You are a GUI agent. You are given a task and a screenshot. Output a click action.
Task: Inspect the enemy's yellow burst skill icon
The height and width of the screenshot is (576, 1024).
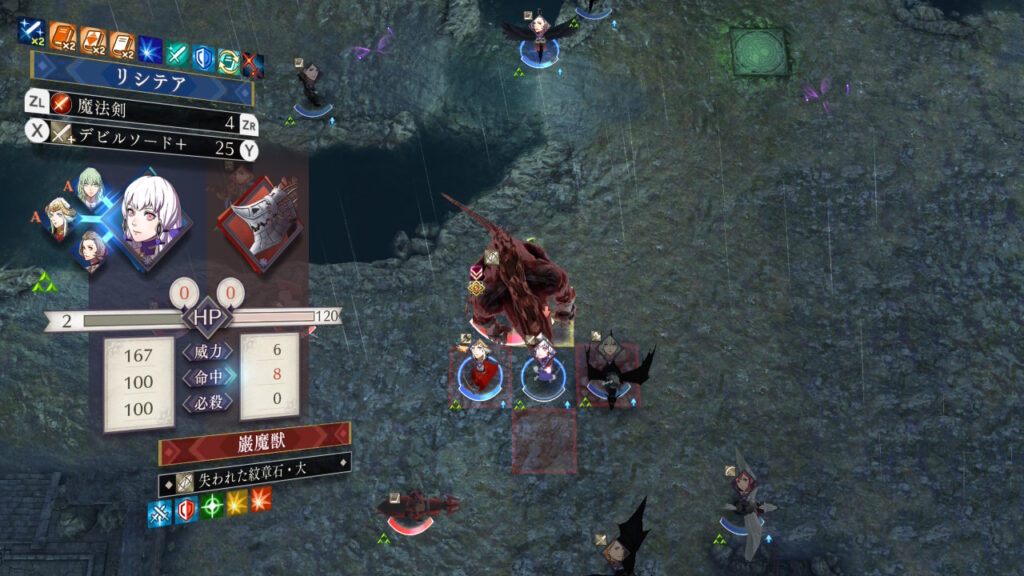coord(236,502)
